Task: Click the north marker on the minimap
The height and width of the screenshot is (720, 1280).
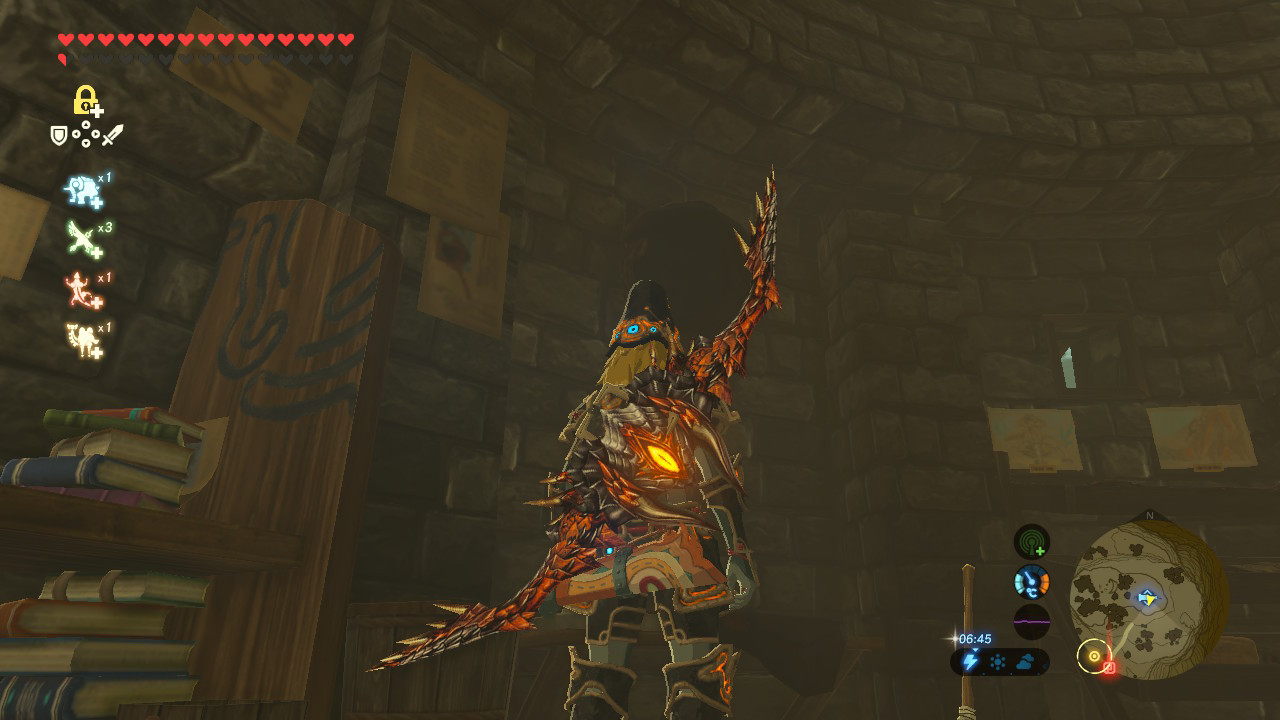Action: click(1149, 514)
